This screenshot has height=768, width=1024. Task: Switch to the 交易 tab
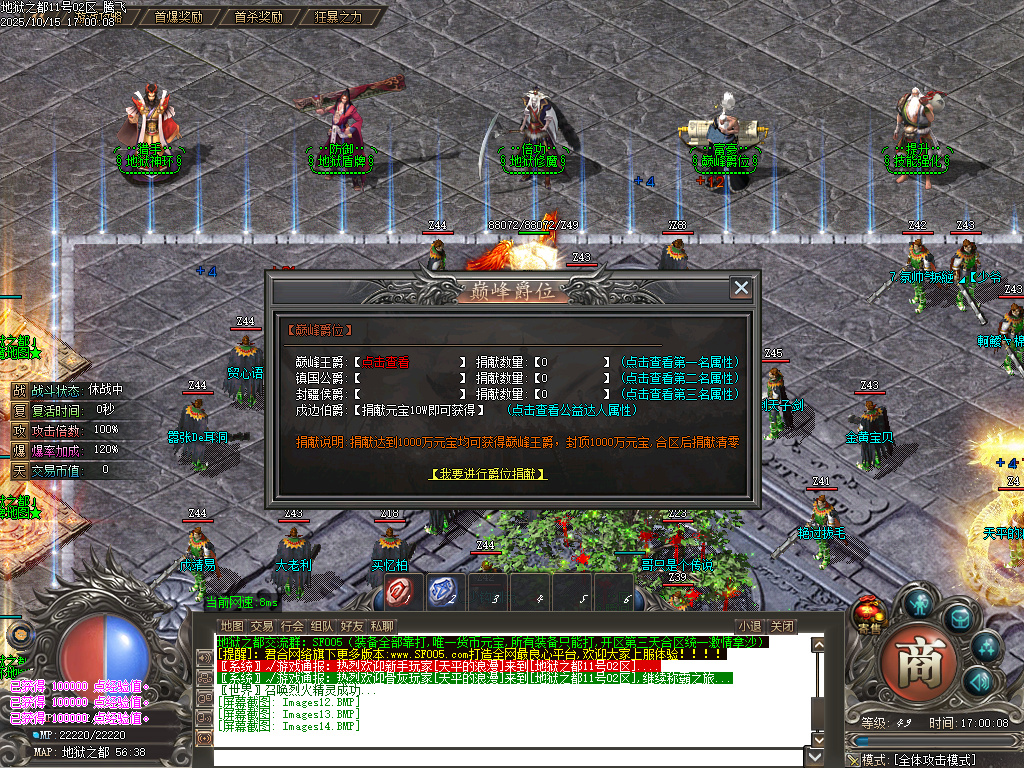tap(262, 626)
